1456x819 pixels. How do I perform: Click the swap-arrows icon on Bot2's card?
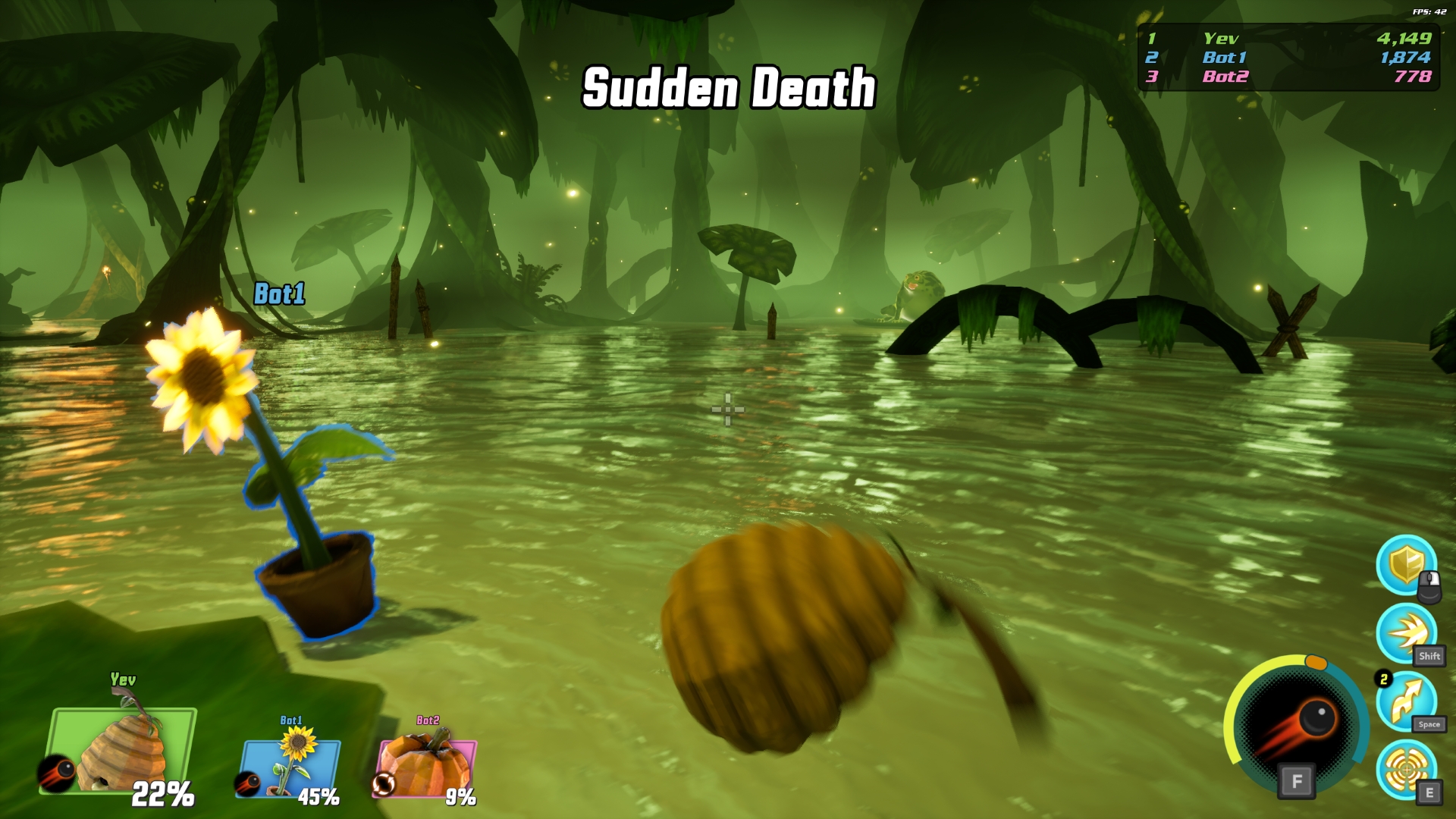click(384, 783)
